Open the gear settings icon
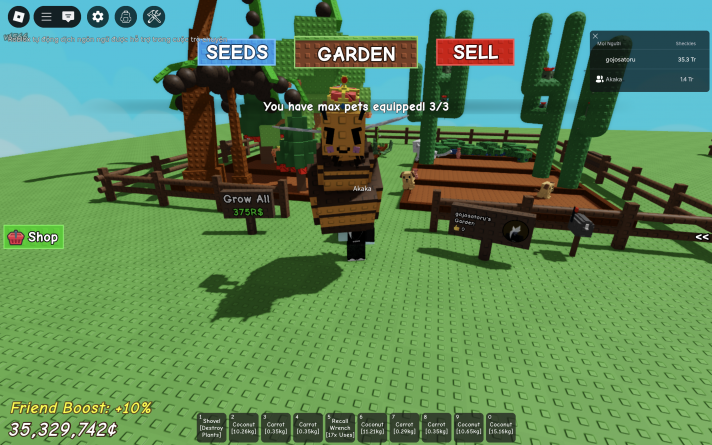The image size is (712, 445). click(97, 16)
